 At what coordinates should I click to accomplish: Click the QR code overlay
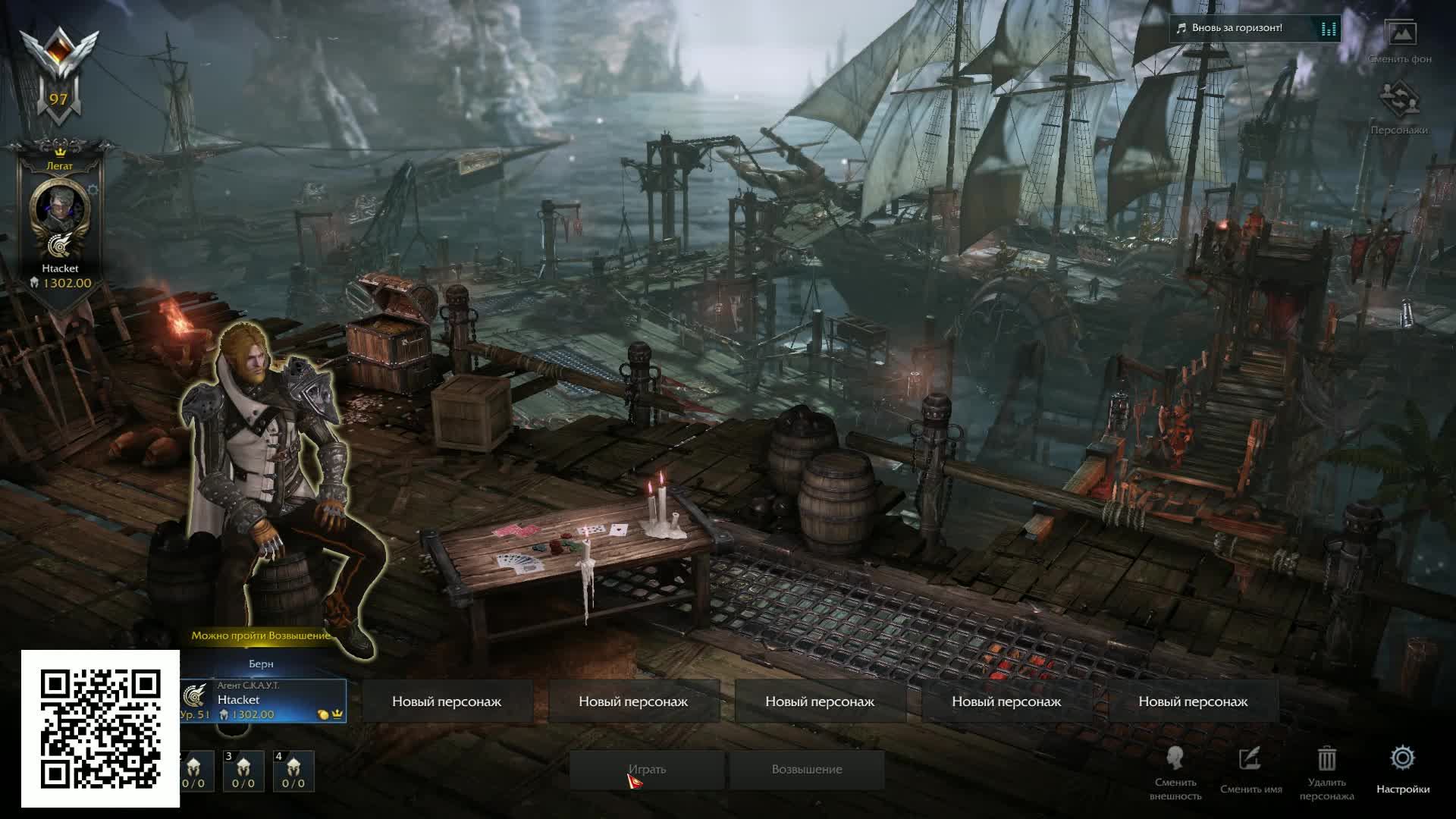click(100, 729)
